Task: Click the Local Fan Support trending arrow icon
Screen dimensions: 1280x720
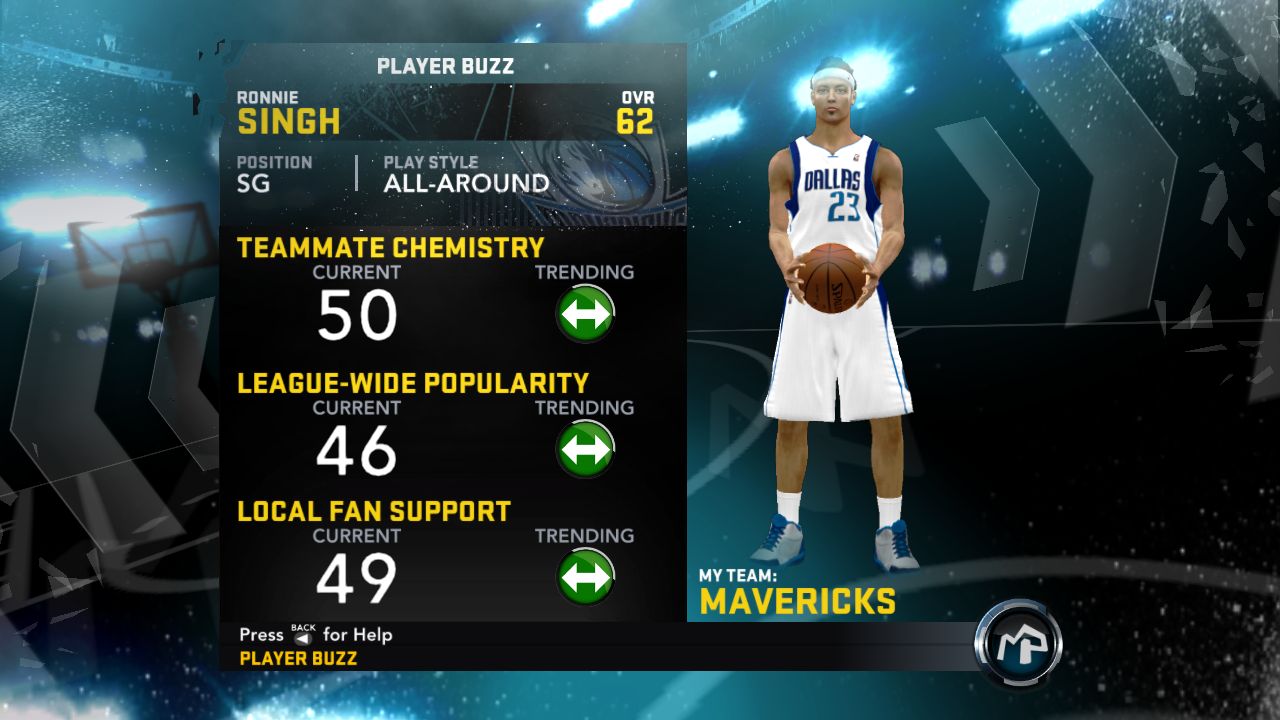Action: pyautogui.click(x=586, y=575)
